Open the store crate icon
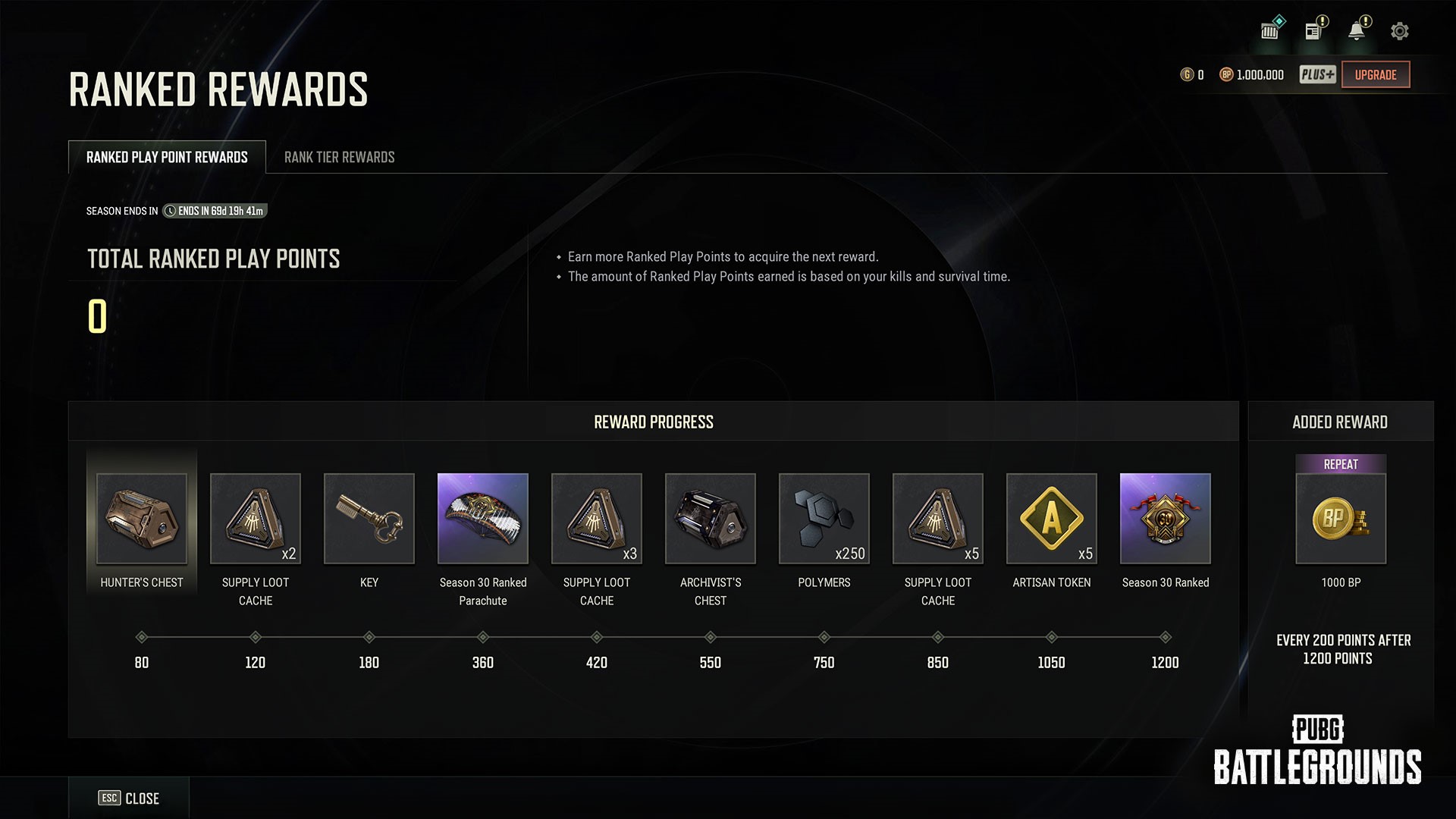This screenshot has height=819, width=1456. [1270, 31]
